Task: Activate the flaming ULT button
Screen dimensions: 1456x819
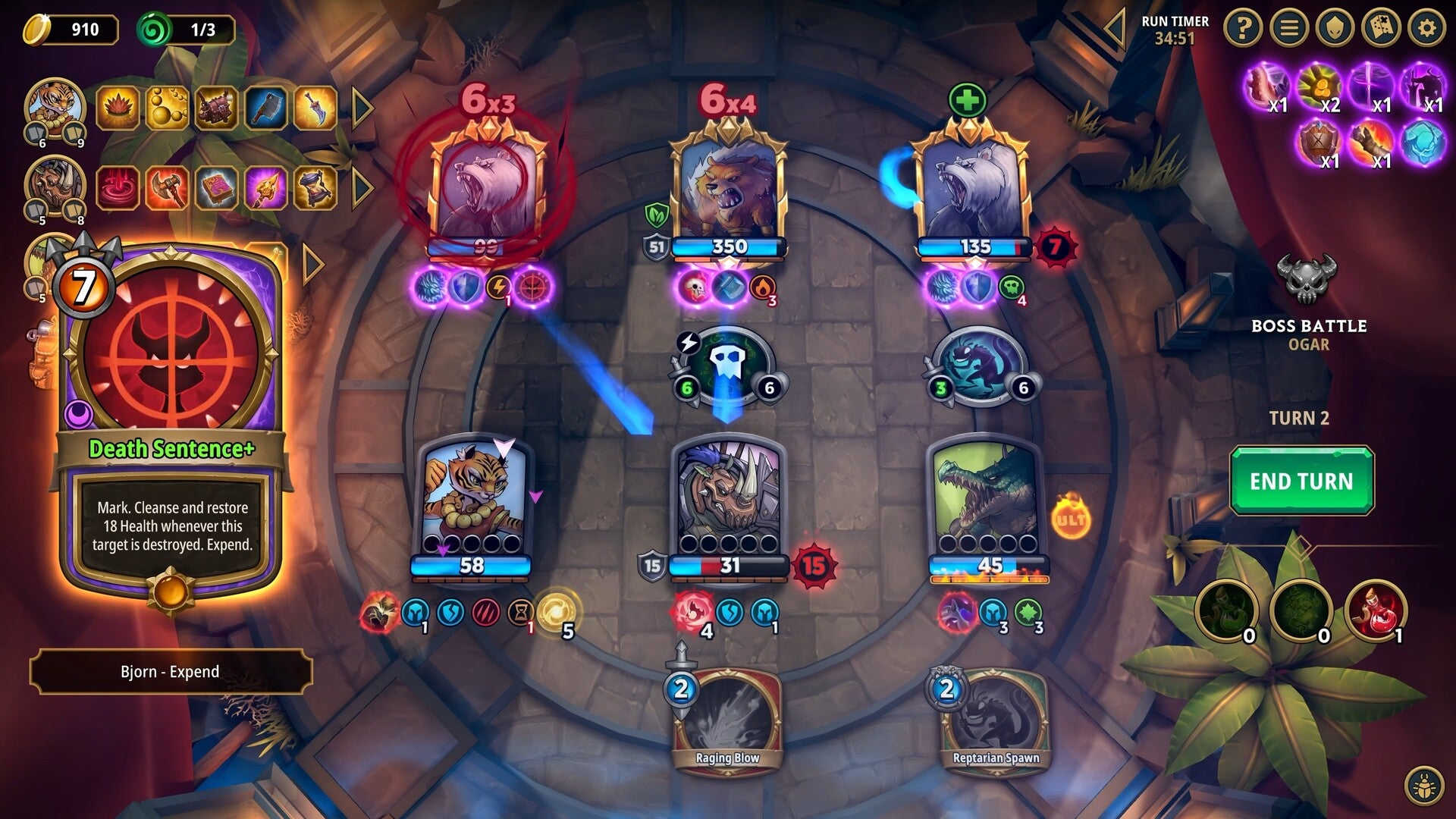Action: [x=1070, y=517]
